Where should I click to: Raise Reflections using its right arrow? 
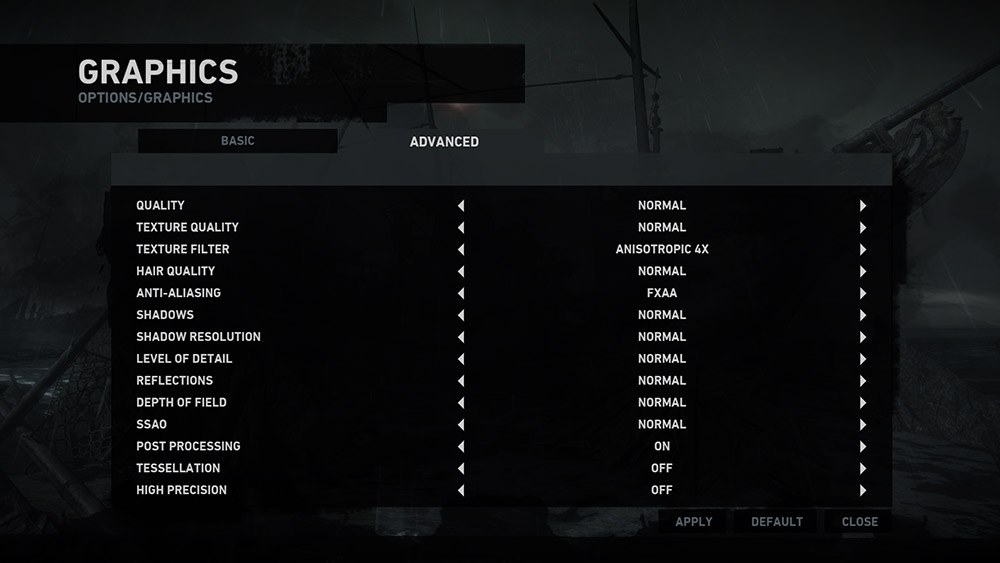point(862,381)
